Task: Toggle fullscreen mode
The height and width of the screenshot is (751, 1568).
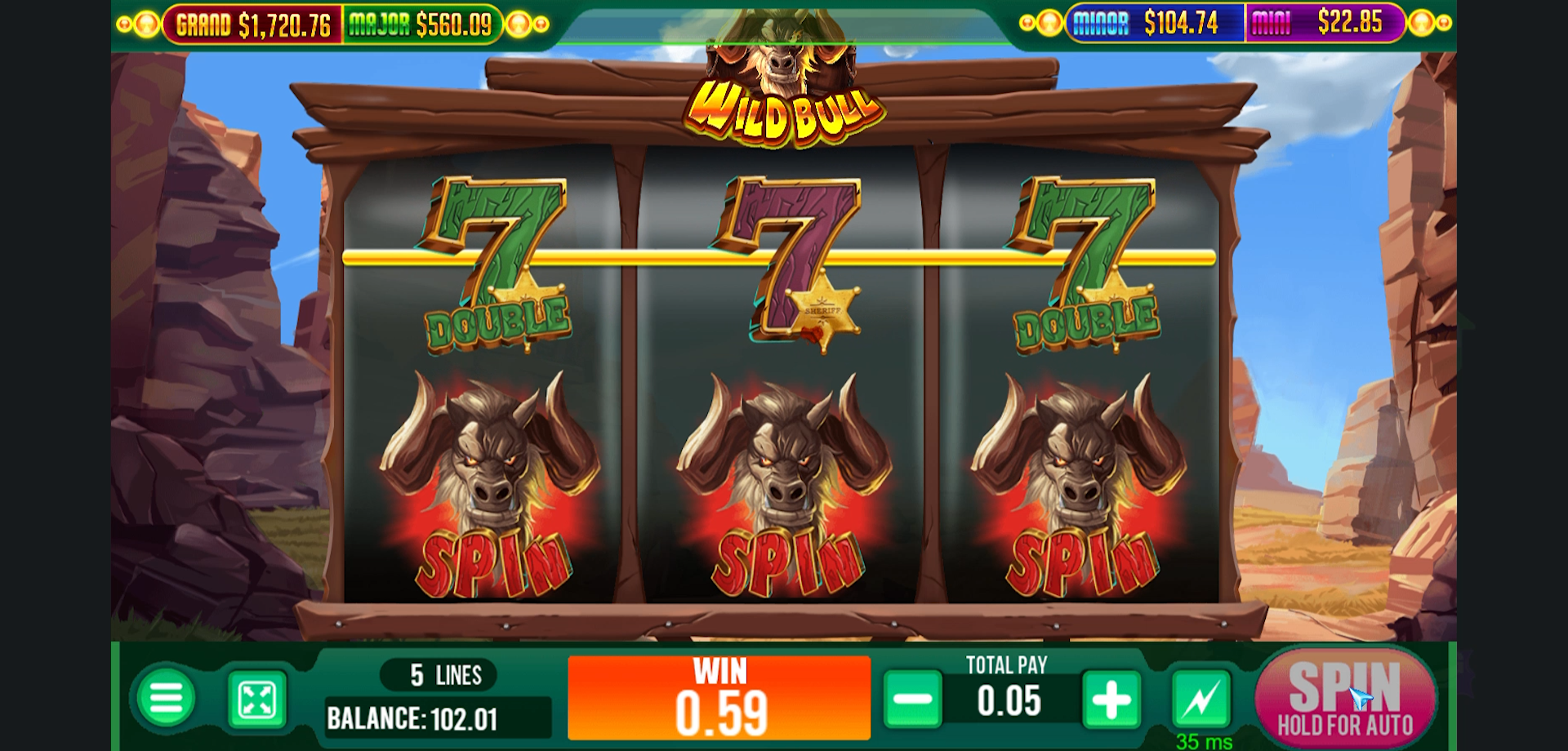Action: click(258, 698)
